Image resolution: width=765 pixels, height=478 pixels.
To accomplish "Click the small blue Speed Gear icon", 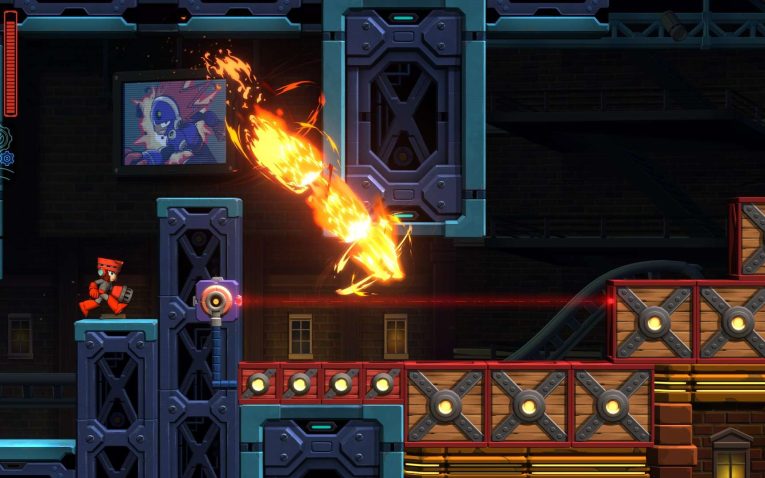I will pyautogui.click(x=7, y=158).
